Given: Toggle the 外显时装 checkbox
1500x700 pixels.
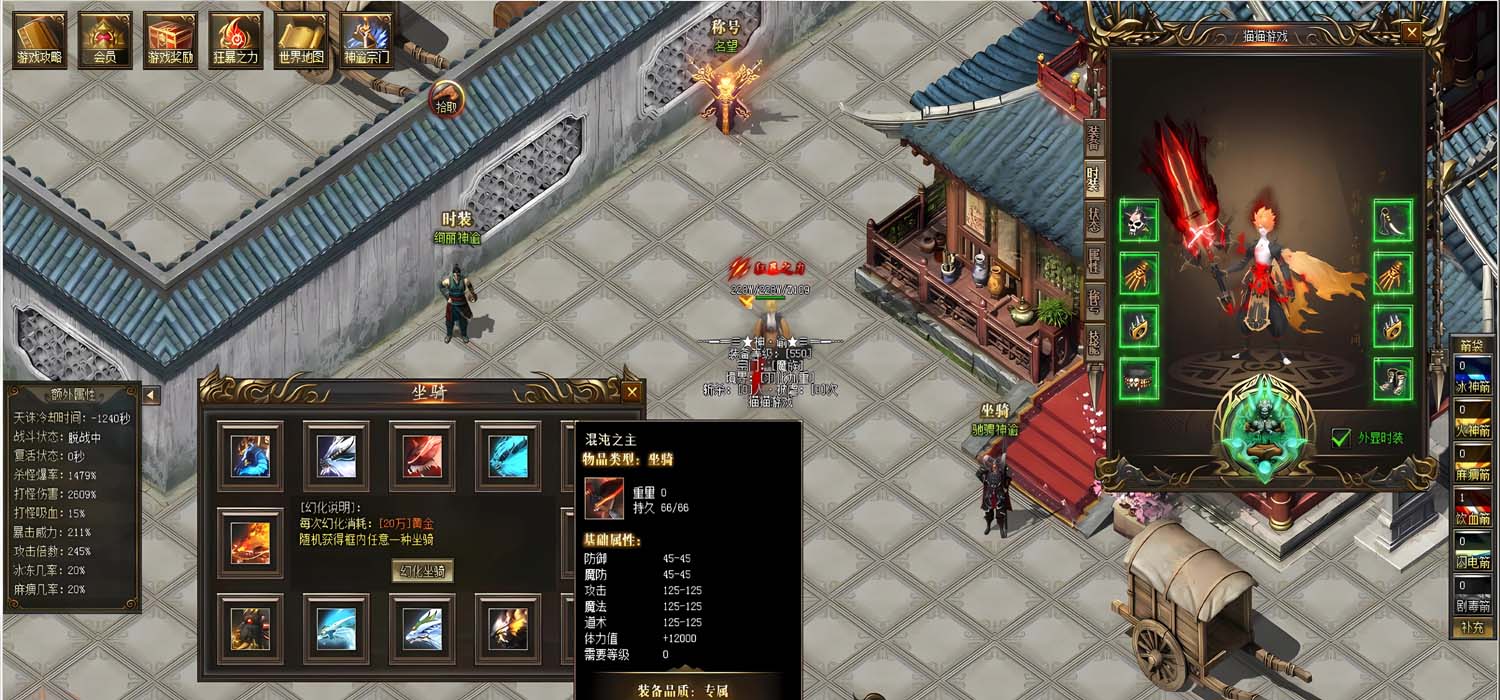Looking at the screenshot, I should click(x=1342, y=438).
